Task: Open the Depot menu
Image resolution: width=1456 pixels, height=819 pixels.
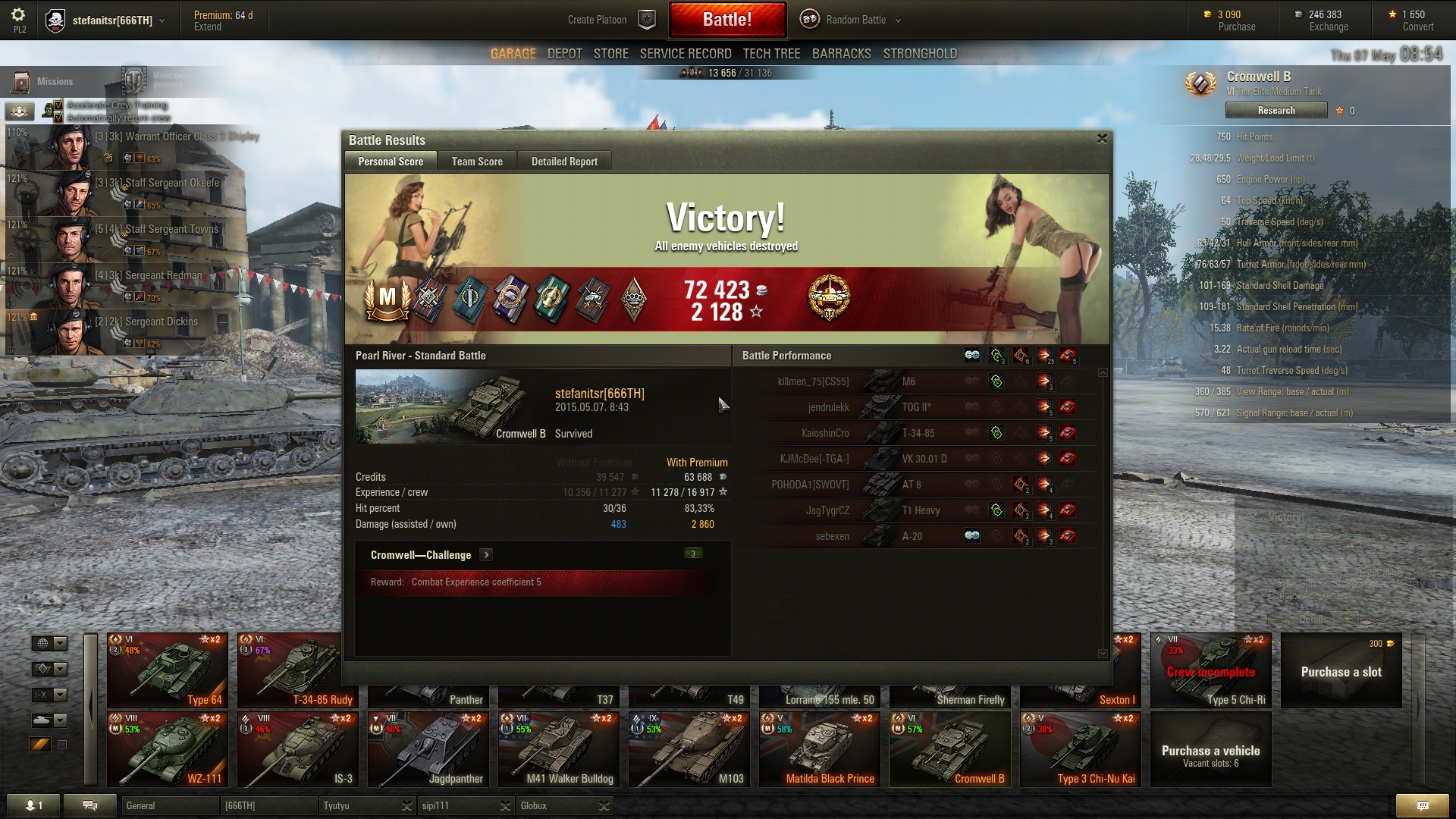Action: tap(565, 54)
